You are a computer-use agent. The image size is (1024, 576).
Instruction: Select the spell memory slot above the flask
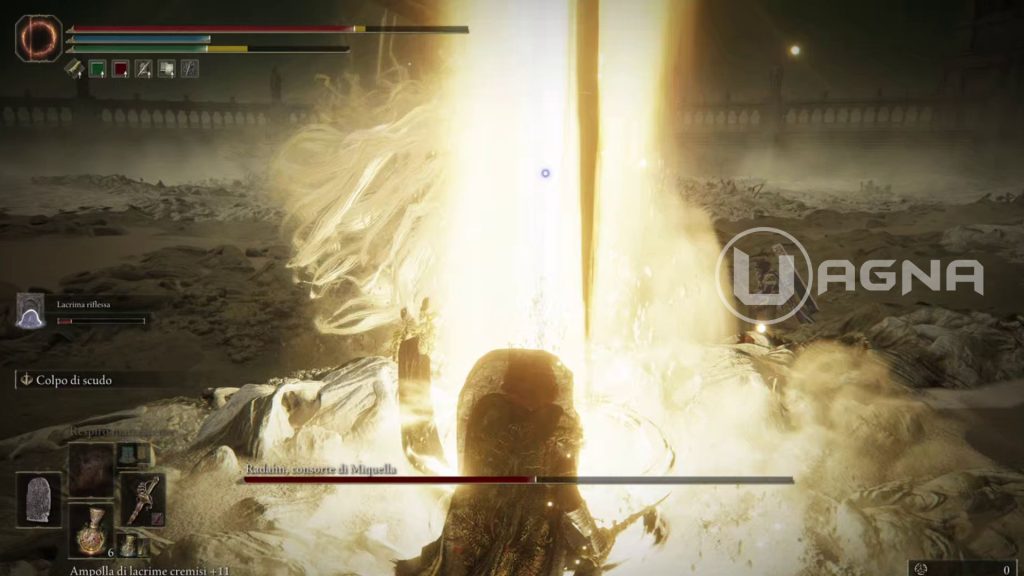coord(90,468)
